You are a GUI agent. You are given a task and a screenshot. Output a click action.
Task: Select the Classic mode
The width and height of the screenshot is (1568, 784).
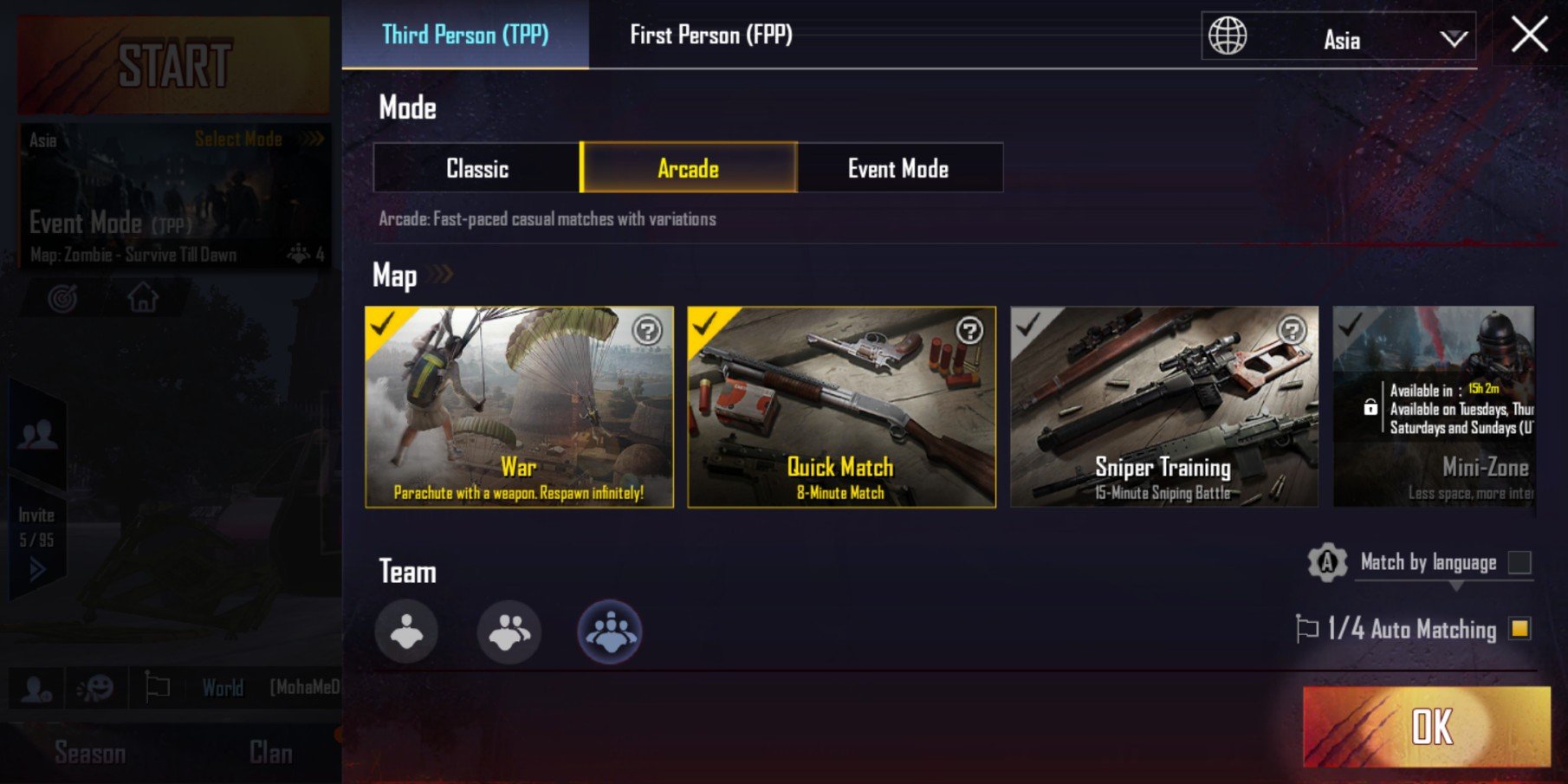pos(477,168)
